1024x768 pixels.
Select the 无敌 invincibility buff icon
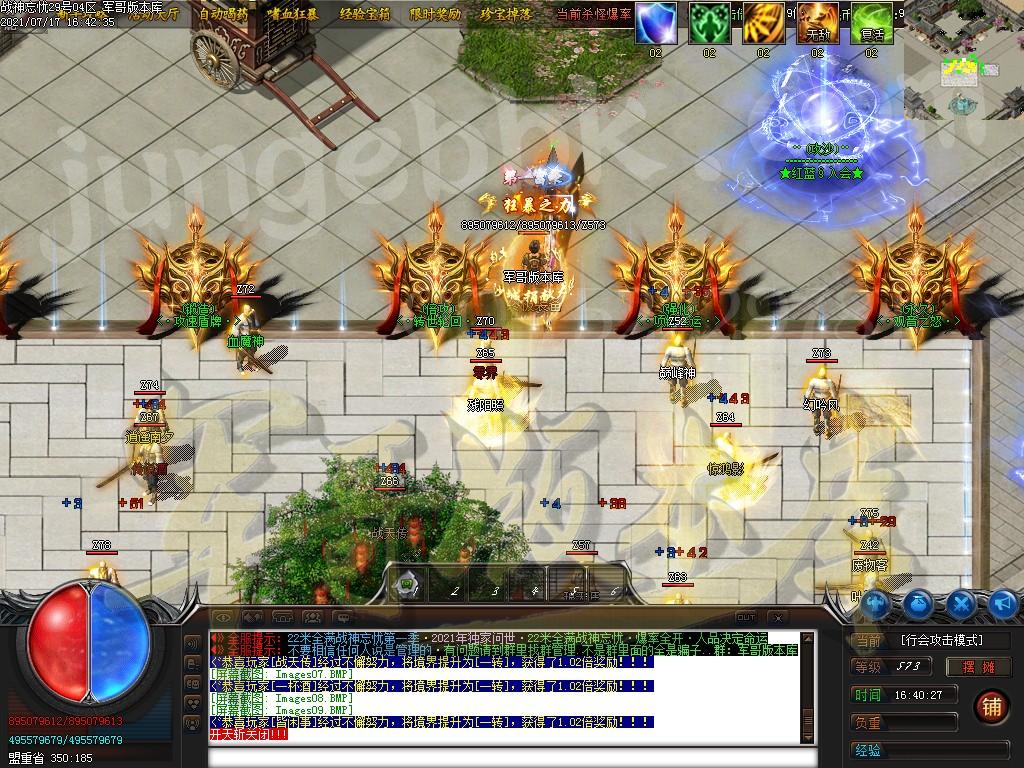click(817, 22)
